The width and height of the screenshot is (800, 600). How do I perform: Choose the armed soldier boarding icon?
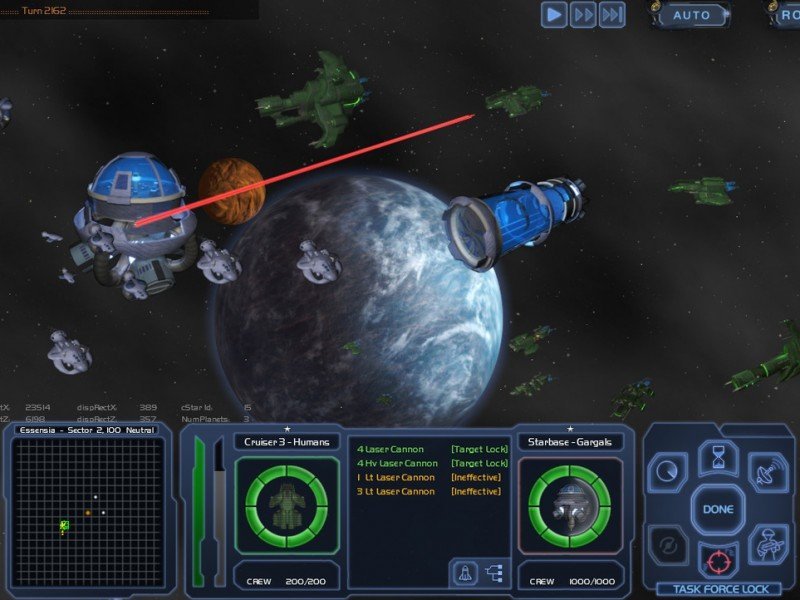(768, 546)
